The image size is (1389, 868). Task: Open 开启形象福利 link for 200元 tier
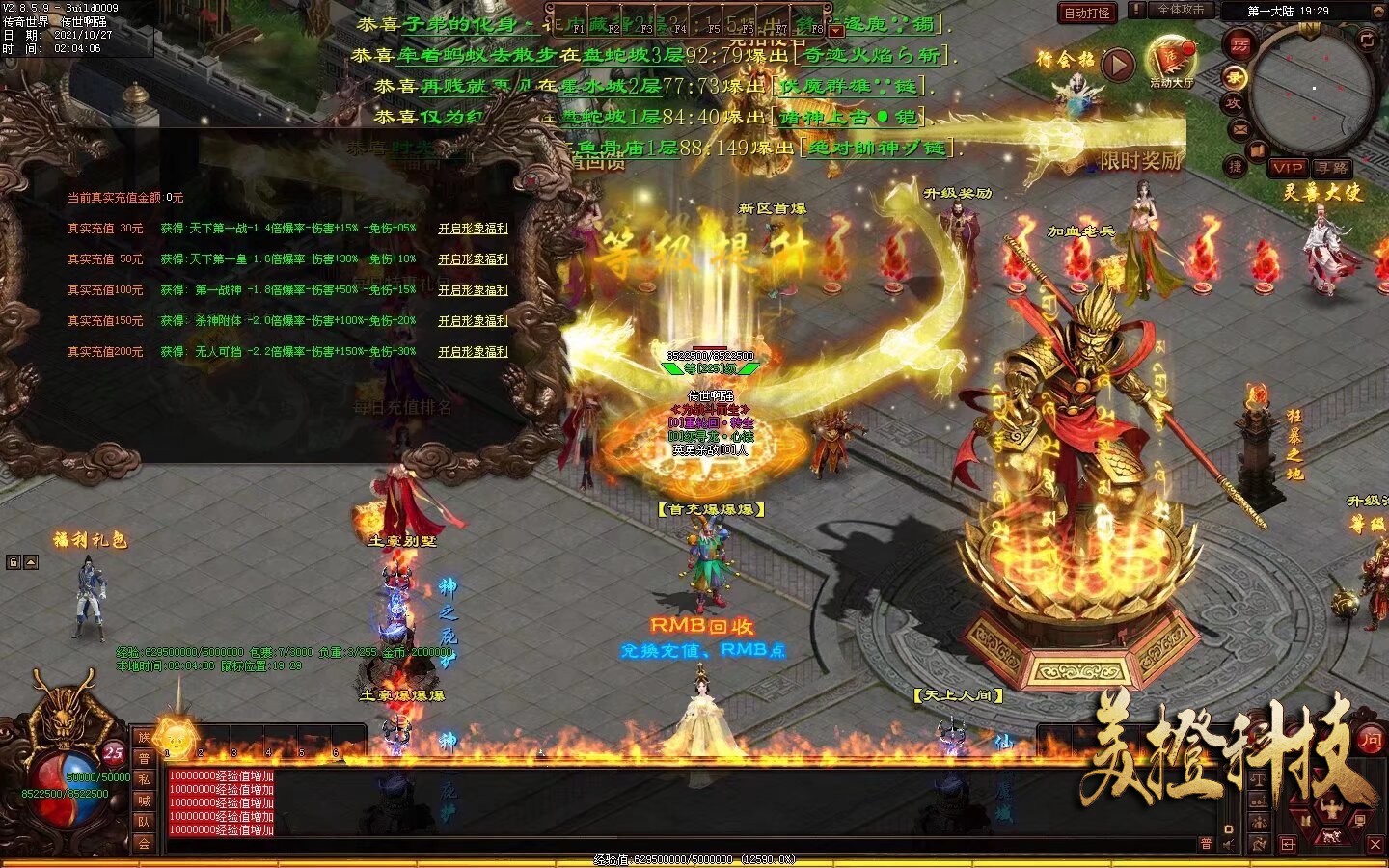(473, 352)
